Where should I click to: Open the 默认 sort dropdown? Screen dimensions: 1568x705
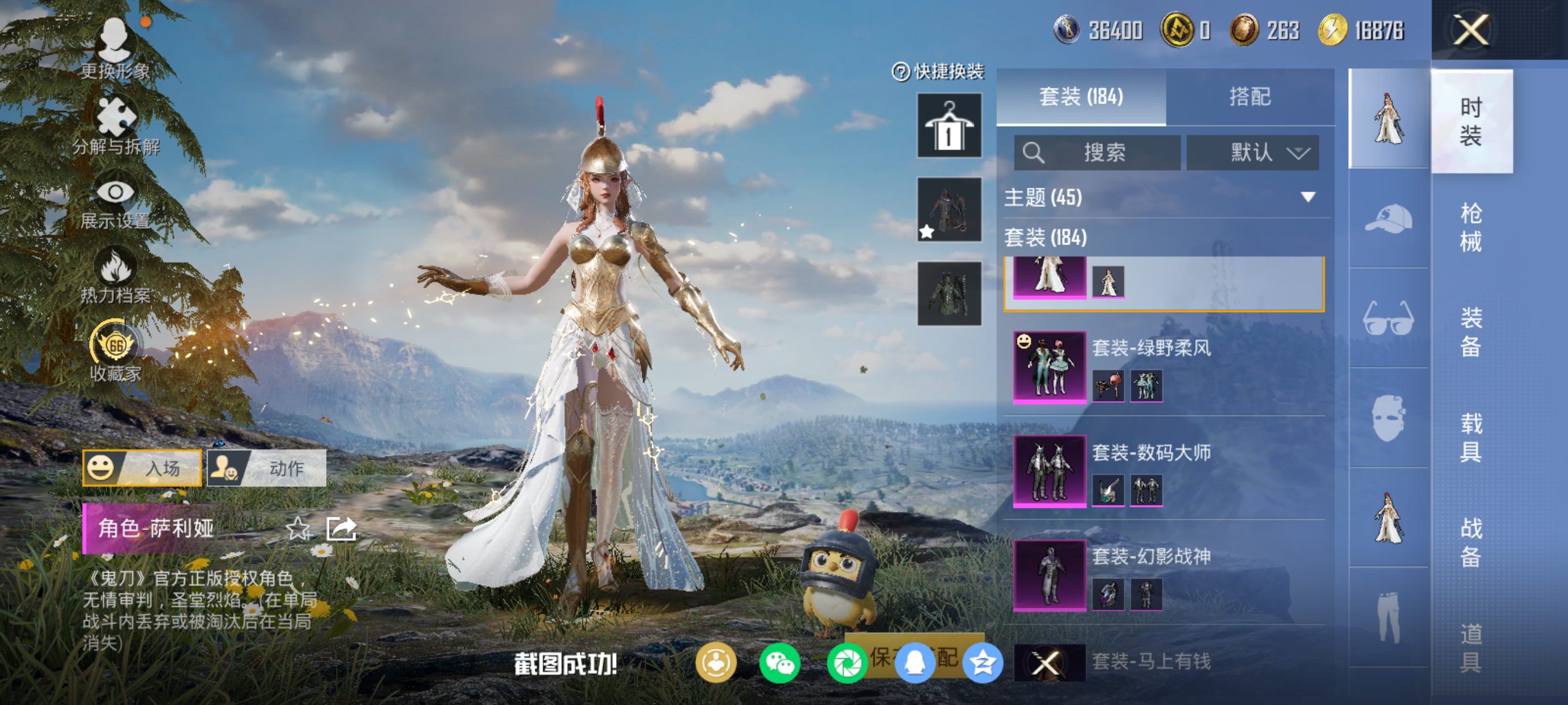pos(1253,152)
